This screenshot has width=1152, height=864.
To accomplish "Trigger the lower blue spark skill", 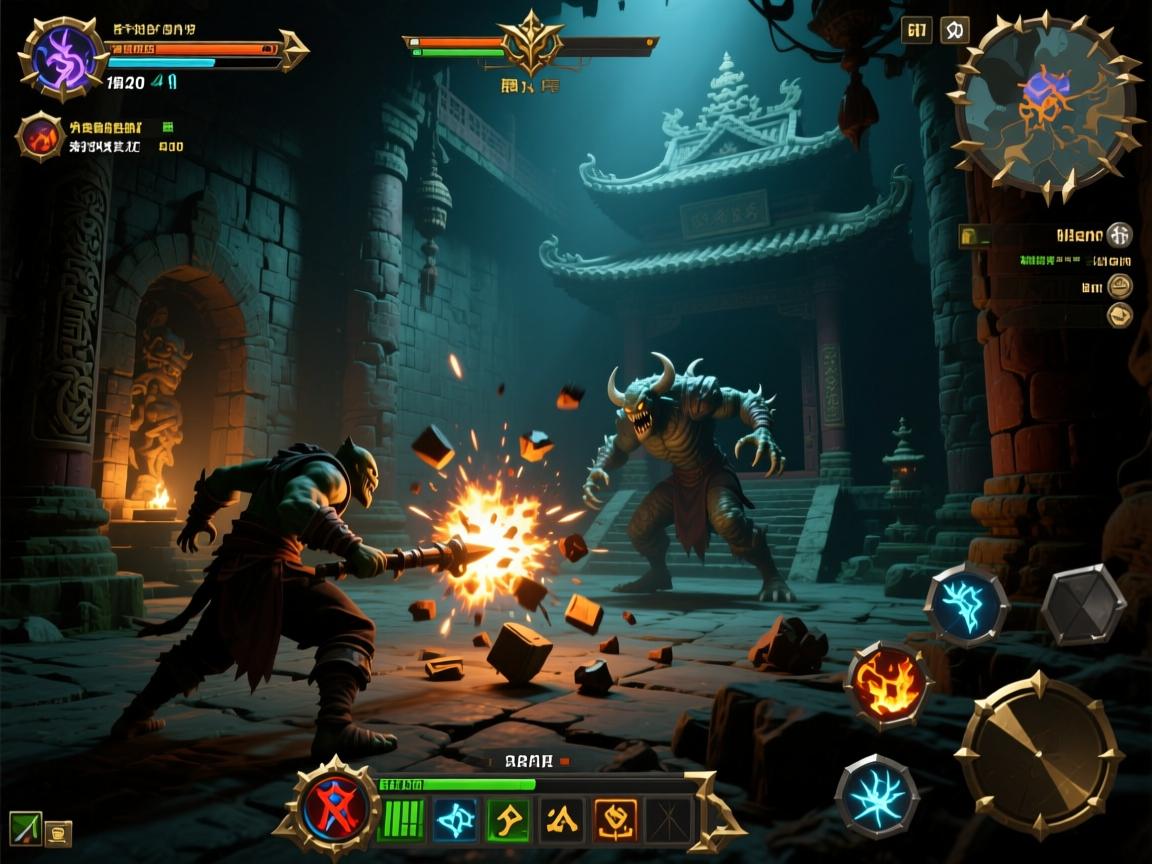I will click(x=876, y=797).
